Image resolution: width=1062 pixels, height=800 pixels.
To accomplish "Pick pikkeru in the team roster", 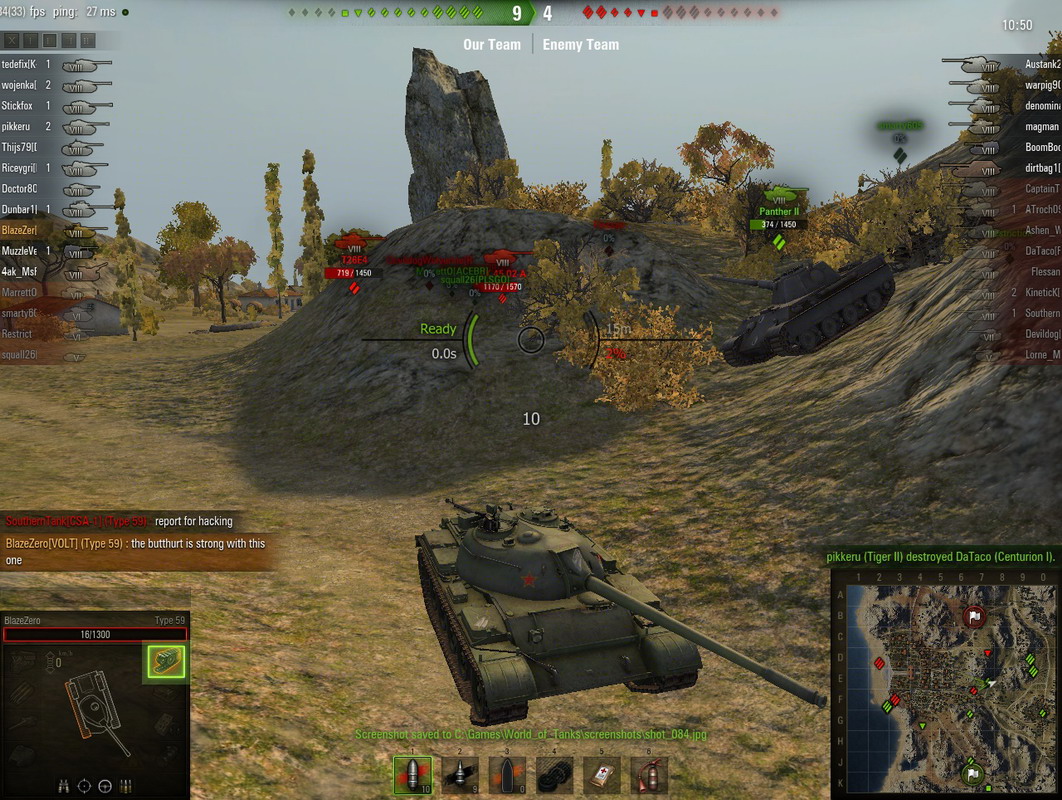I will click(17, 127).
